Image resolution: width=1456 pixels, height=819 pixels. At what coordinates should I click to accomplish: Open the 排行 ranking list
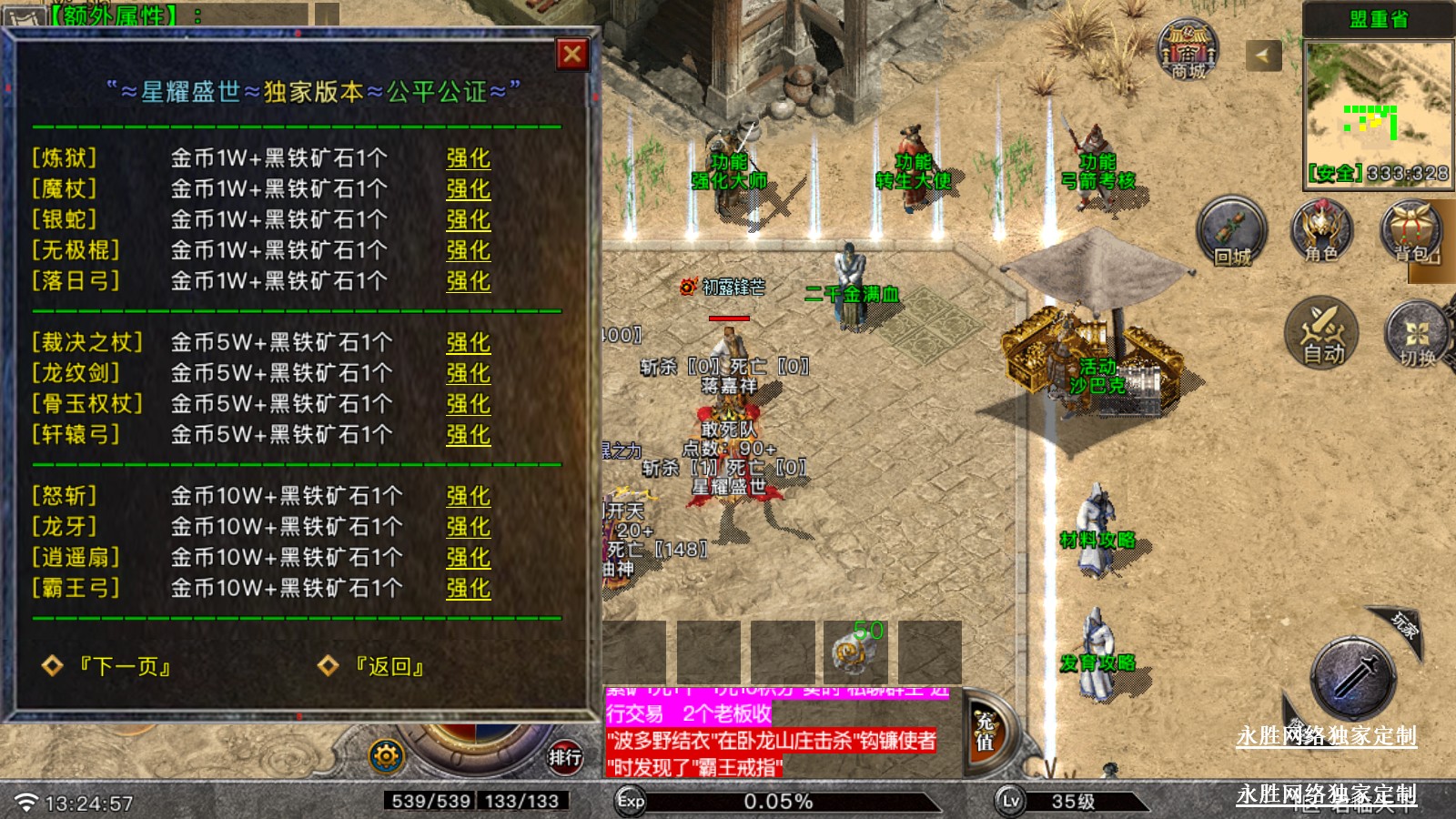[564, 756]
